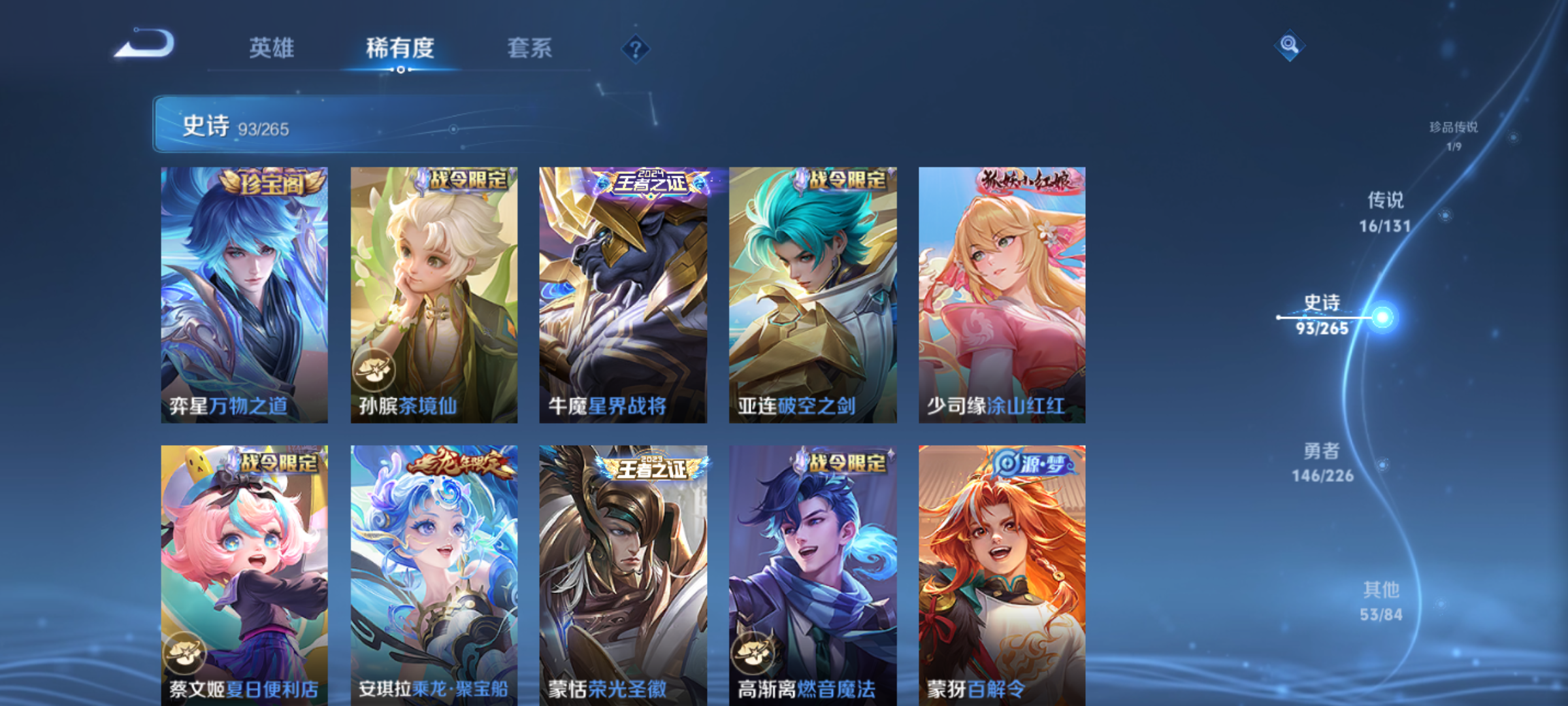Go back using the return arrow

[x=145, y=44]
